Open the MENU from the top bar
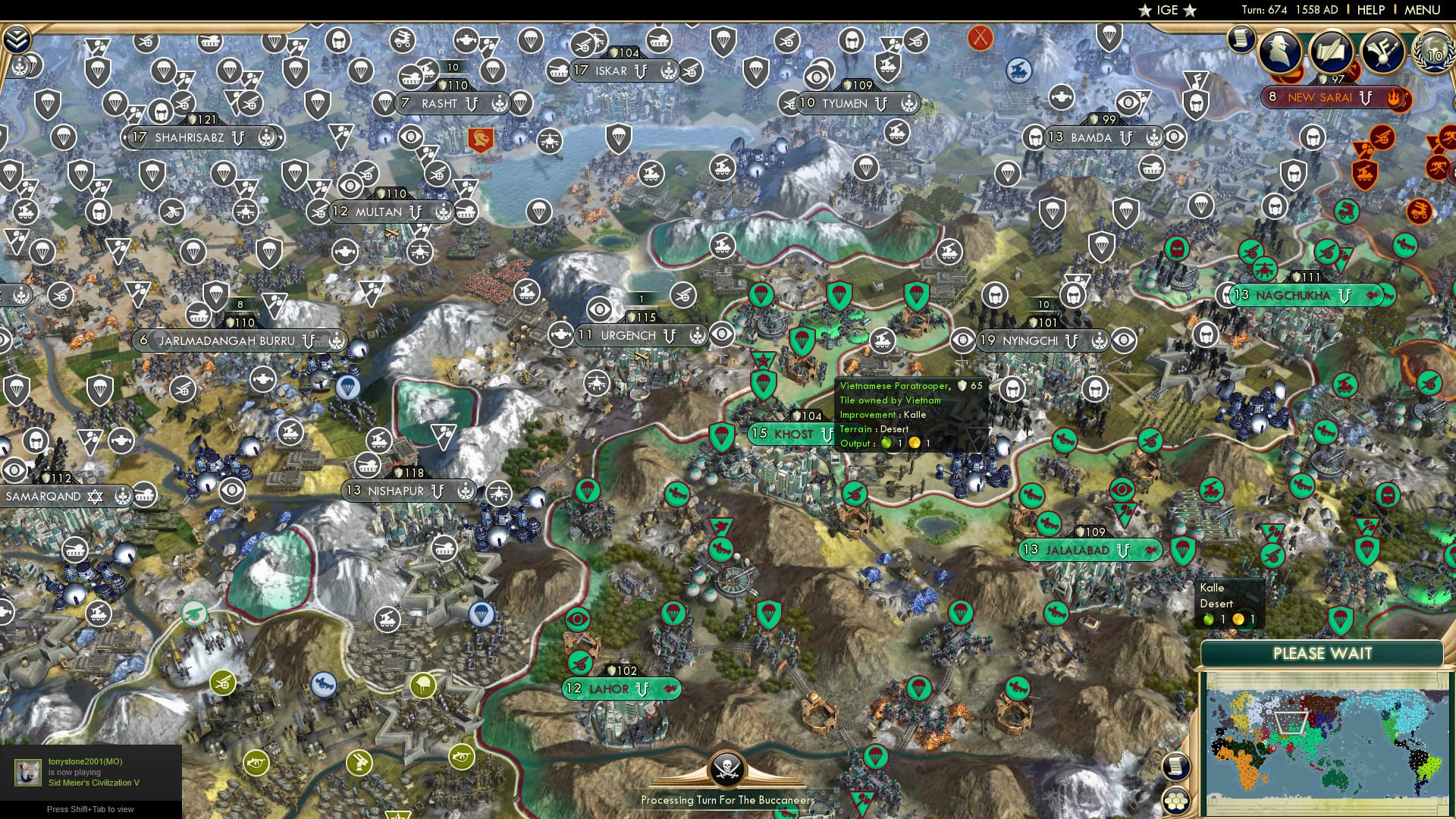Image resolution: width=1456 pixels, height=819 pixels. (x=1423, y=10)
